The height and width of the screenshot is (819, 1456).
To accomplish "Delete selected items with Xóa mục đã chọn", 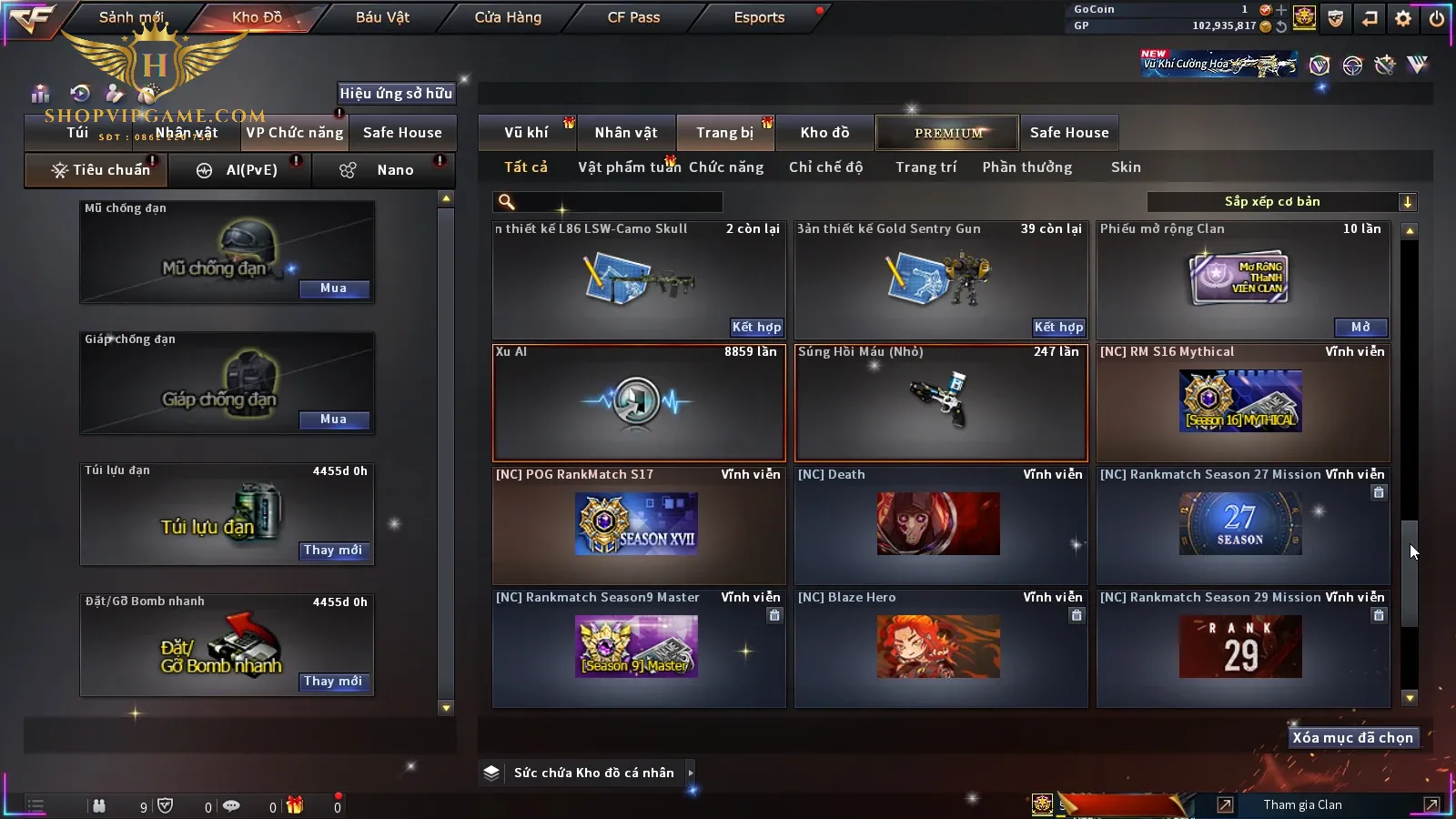I will [x=1352, y=738].
